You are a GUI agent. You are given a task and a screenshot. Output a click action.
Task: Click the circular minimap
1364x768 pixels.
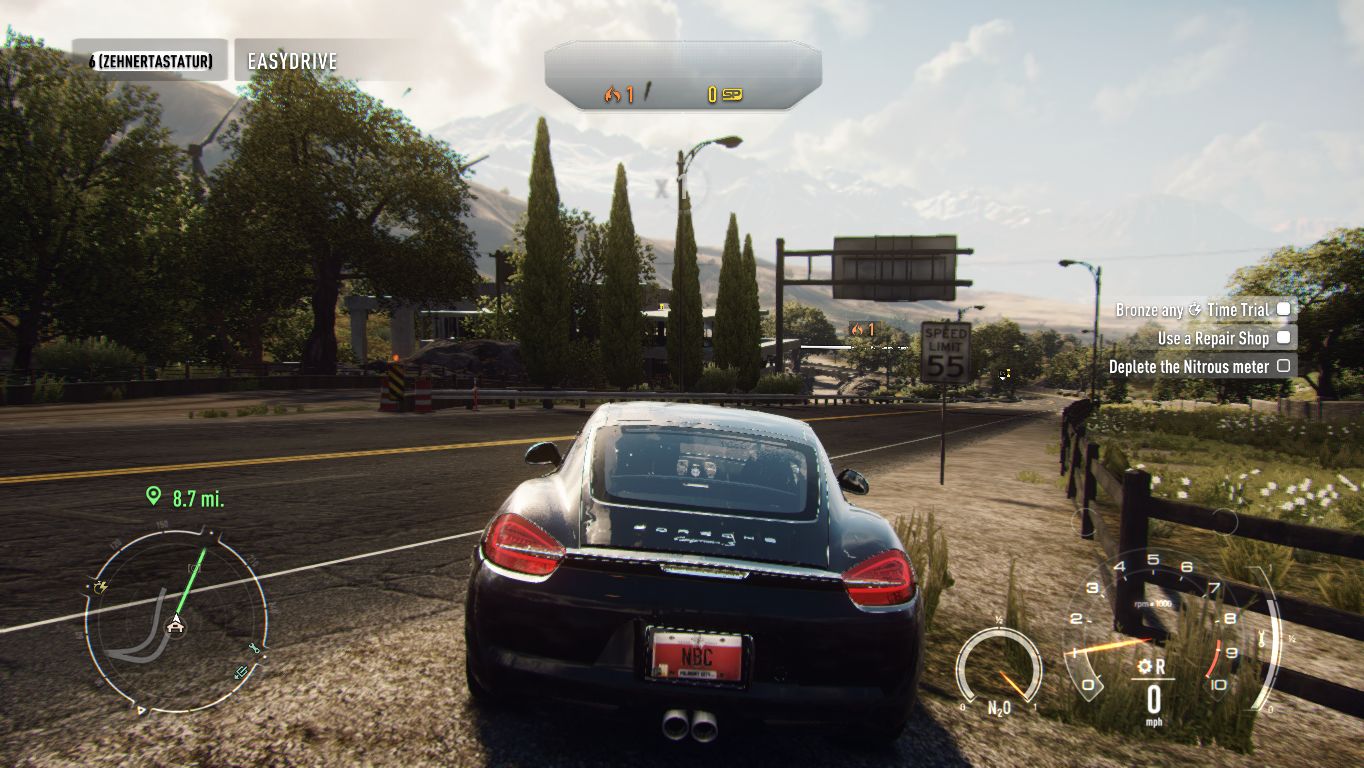tap(176, 621)
